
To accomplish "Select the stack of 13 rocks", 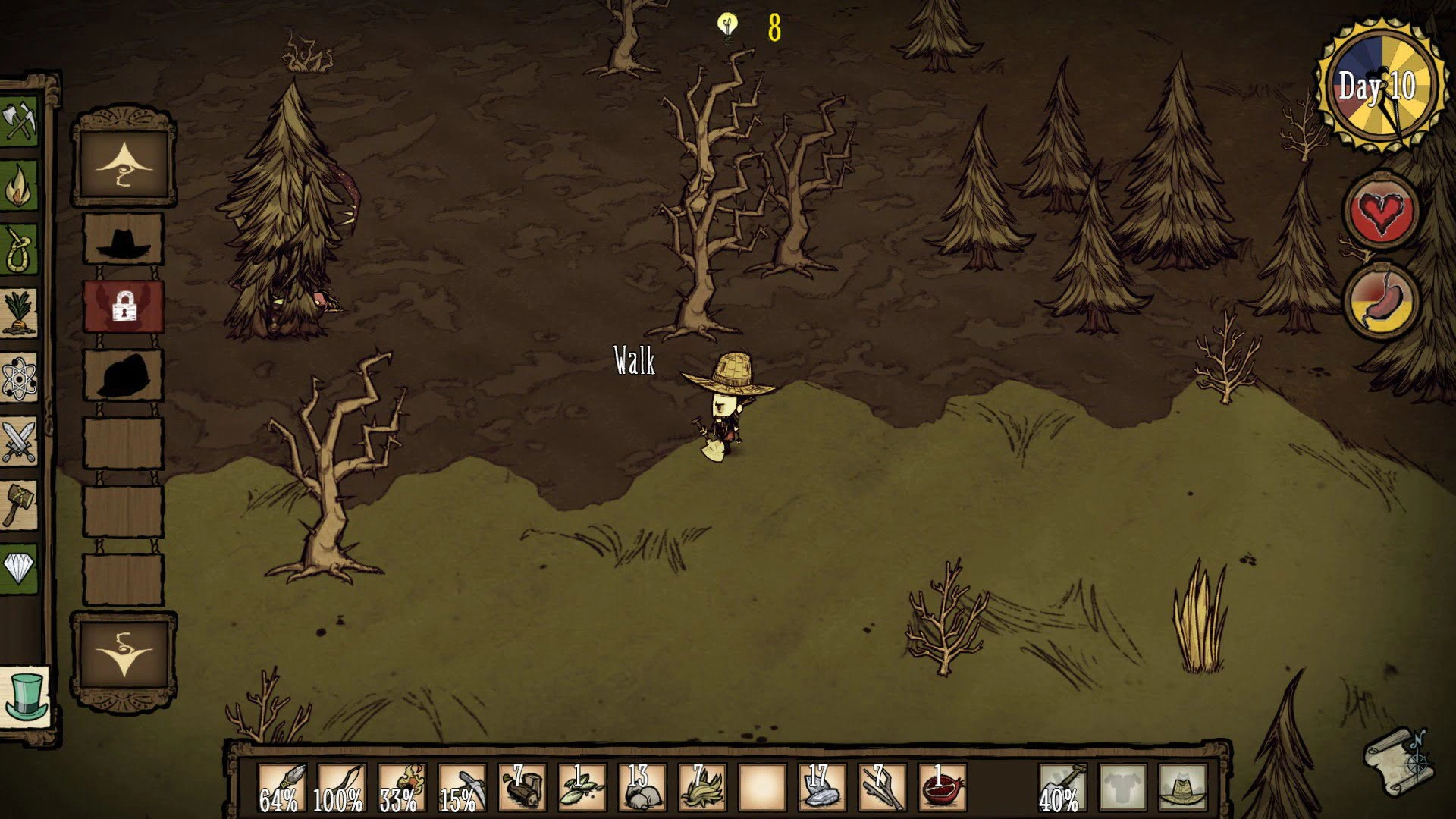I will (x=642, y=789).
